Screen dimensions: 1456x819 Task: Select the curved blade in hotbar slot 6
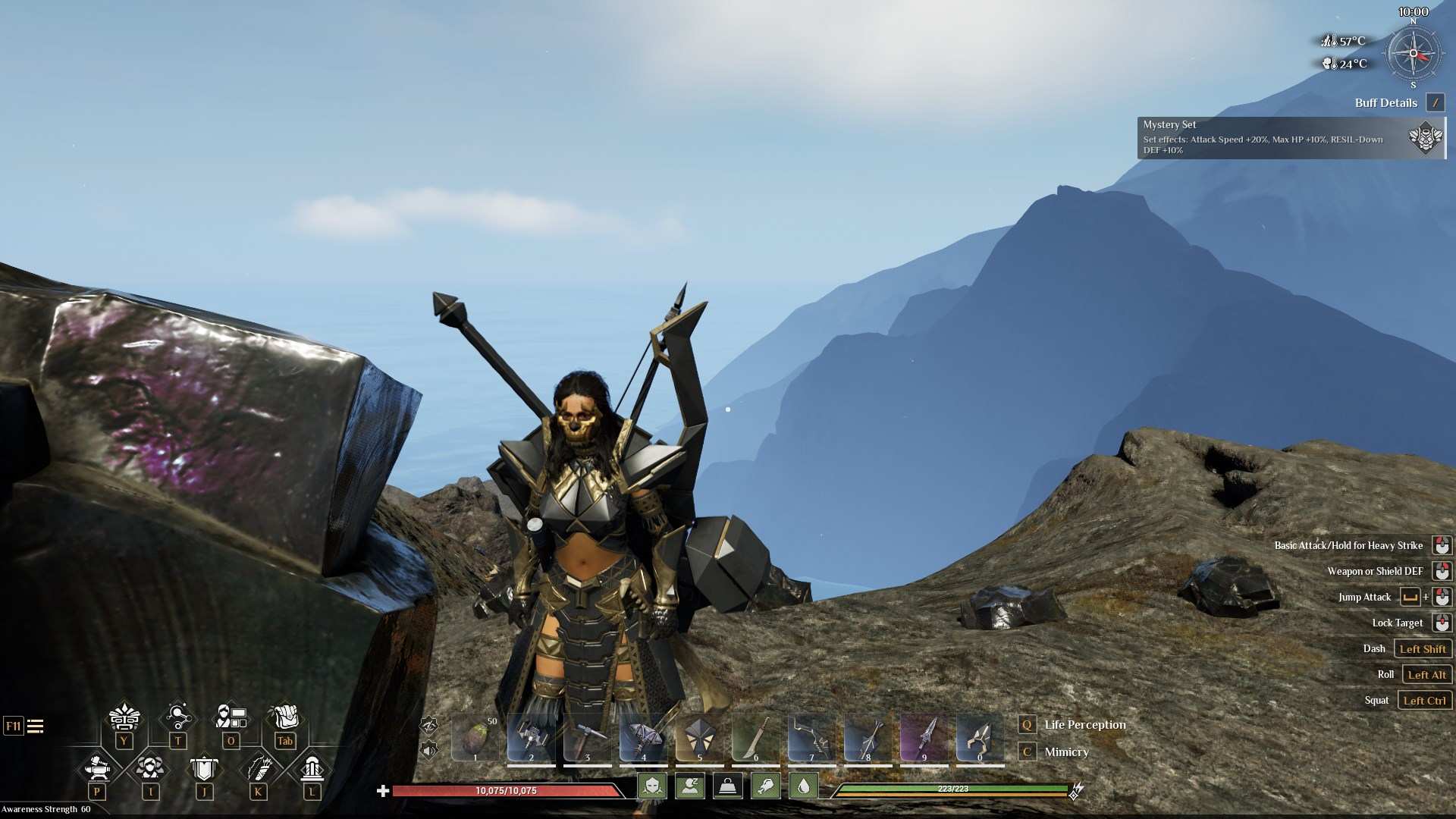(x=755, y=737)
